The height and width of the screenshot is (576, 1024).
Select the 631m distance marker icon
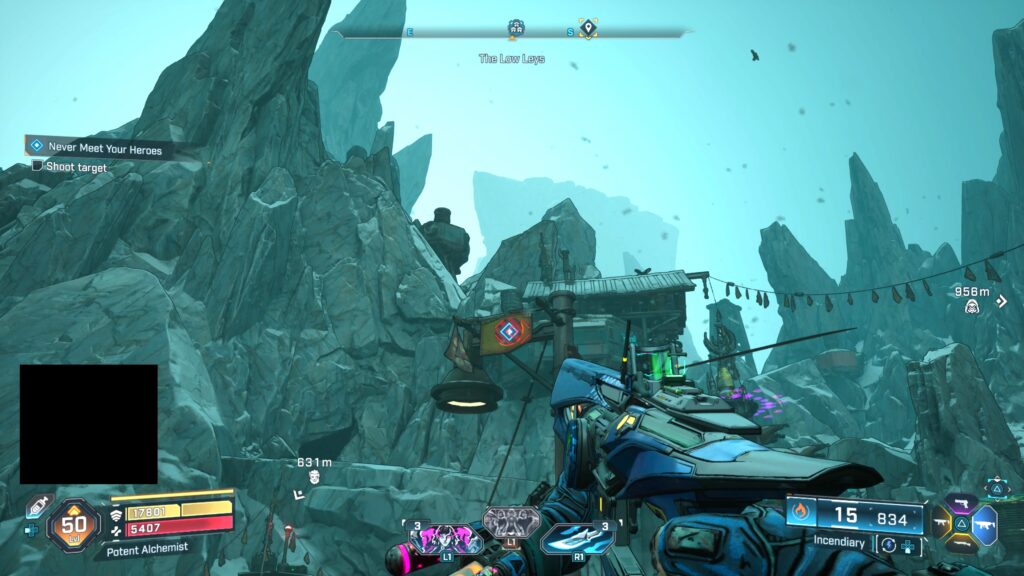pyautogui.click(x=314, y=477)
